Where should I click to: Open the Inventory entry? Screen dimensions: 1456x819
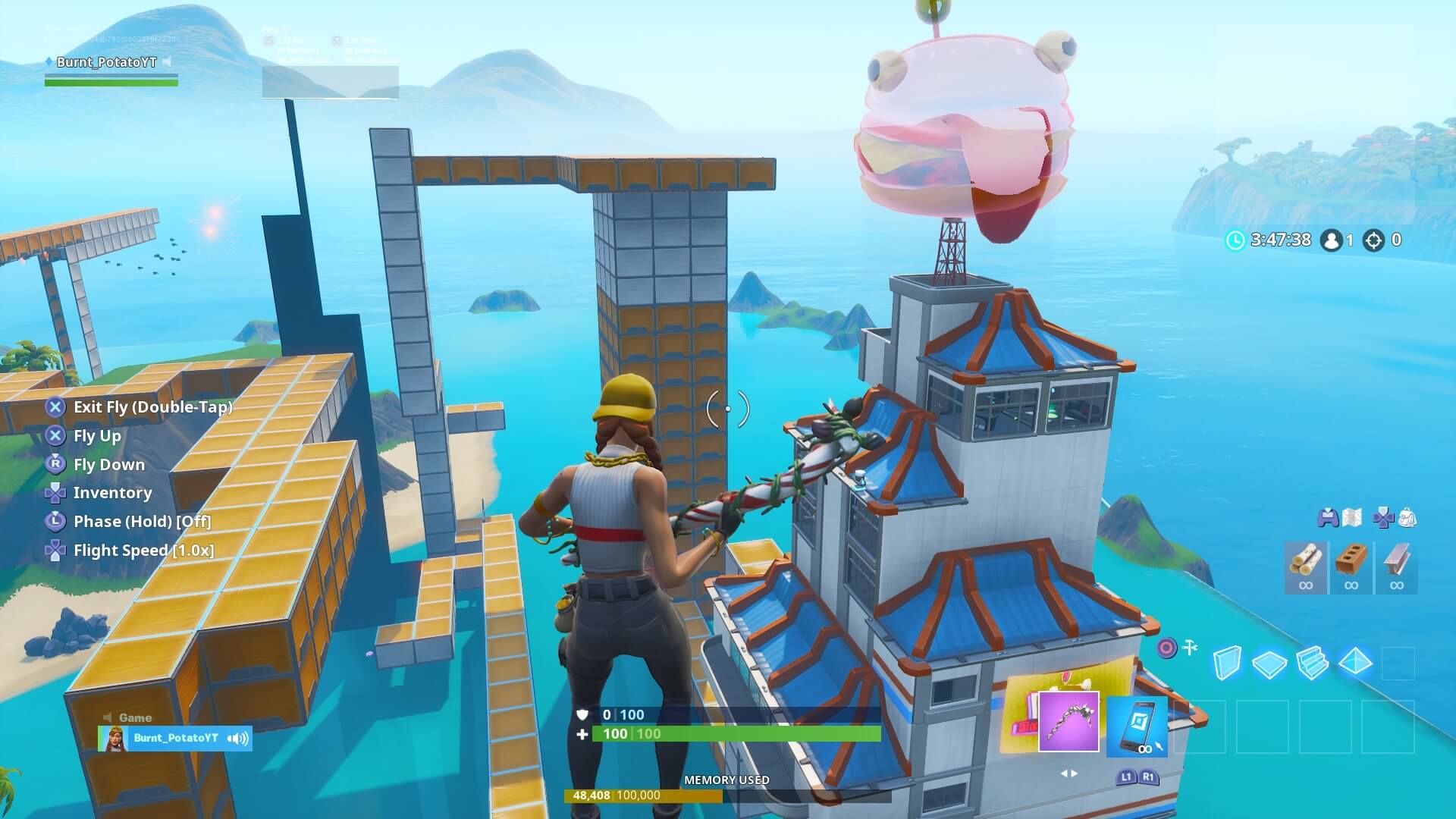tap(111, 493)
